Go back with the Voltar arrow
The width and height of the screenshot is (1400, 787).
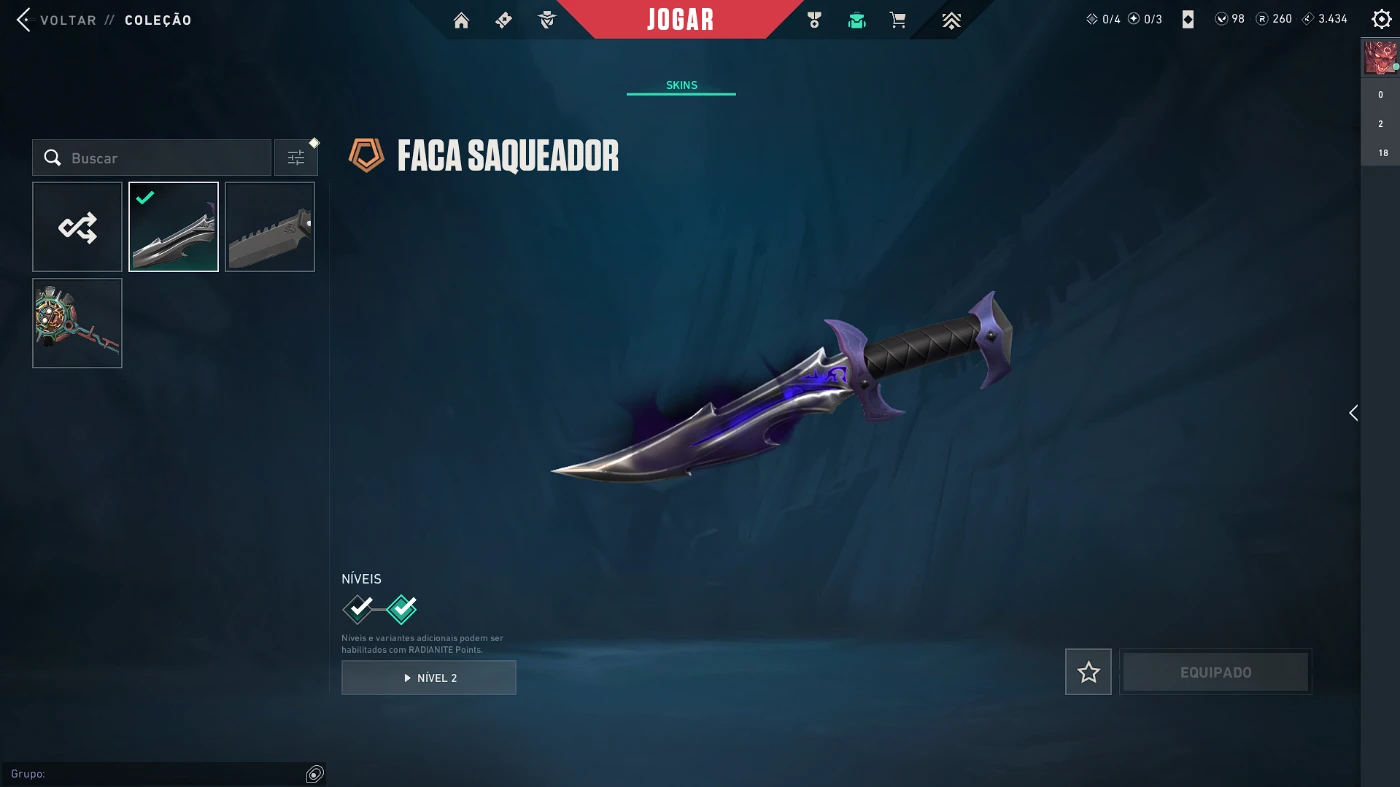tap(24, 20)
